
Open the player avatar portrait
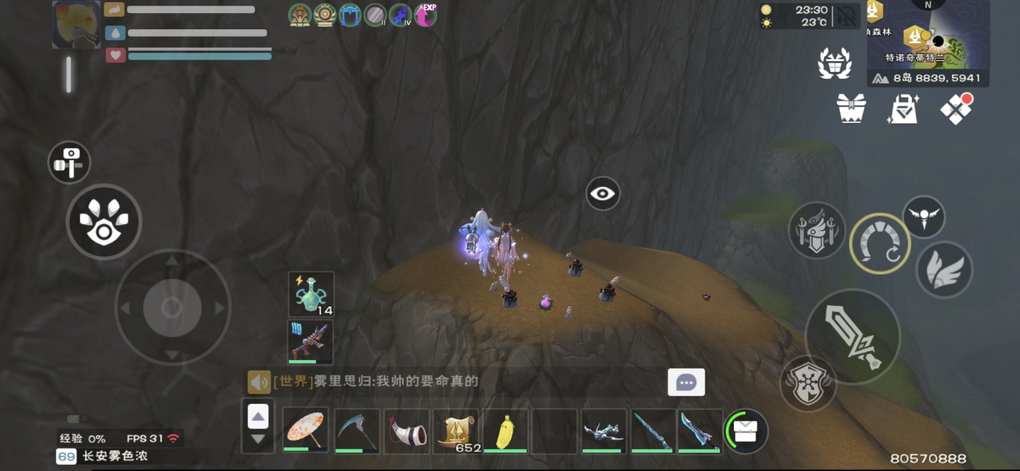click(x=76, y=25)
